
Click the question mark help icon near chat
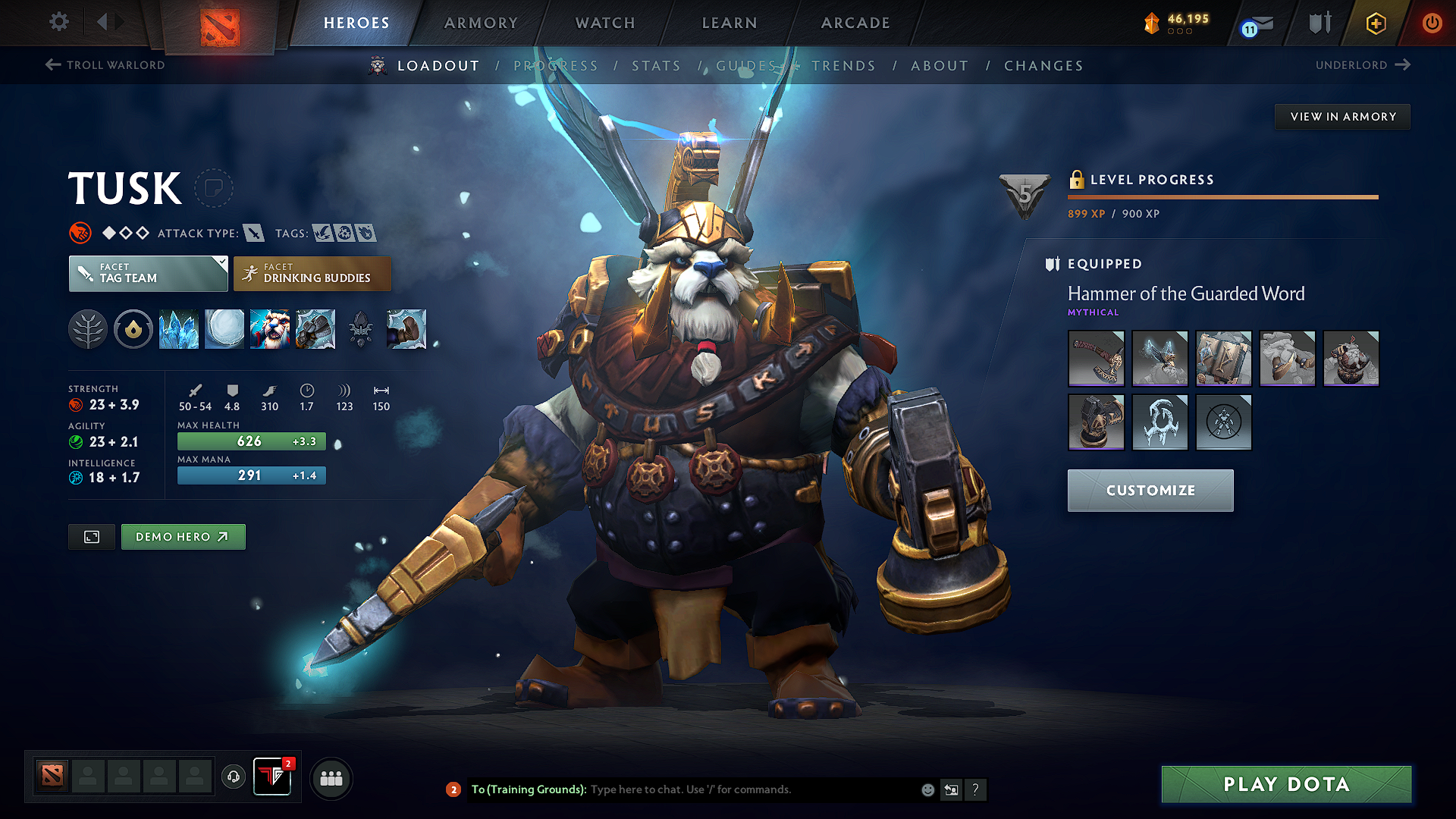(976, 789)
